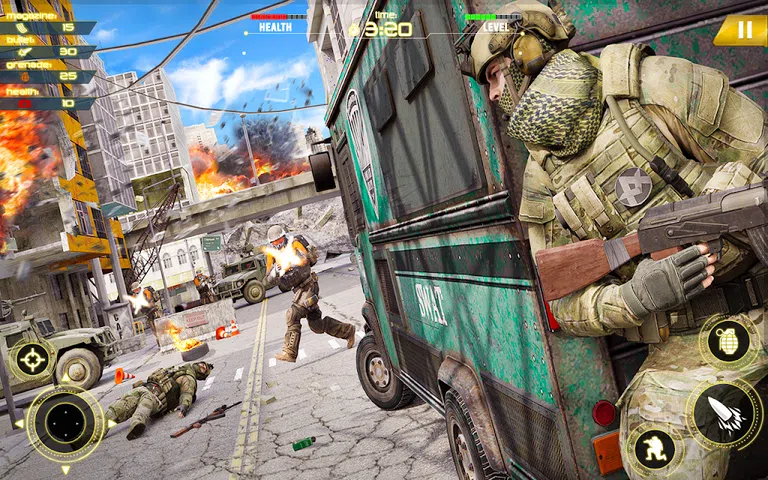The image size is (768, 480).
Task: Pause the game with the pause button
Action: (744, 30)
